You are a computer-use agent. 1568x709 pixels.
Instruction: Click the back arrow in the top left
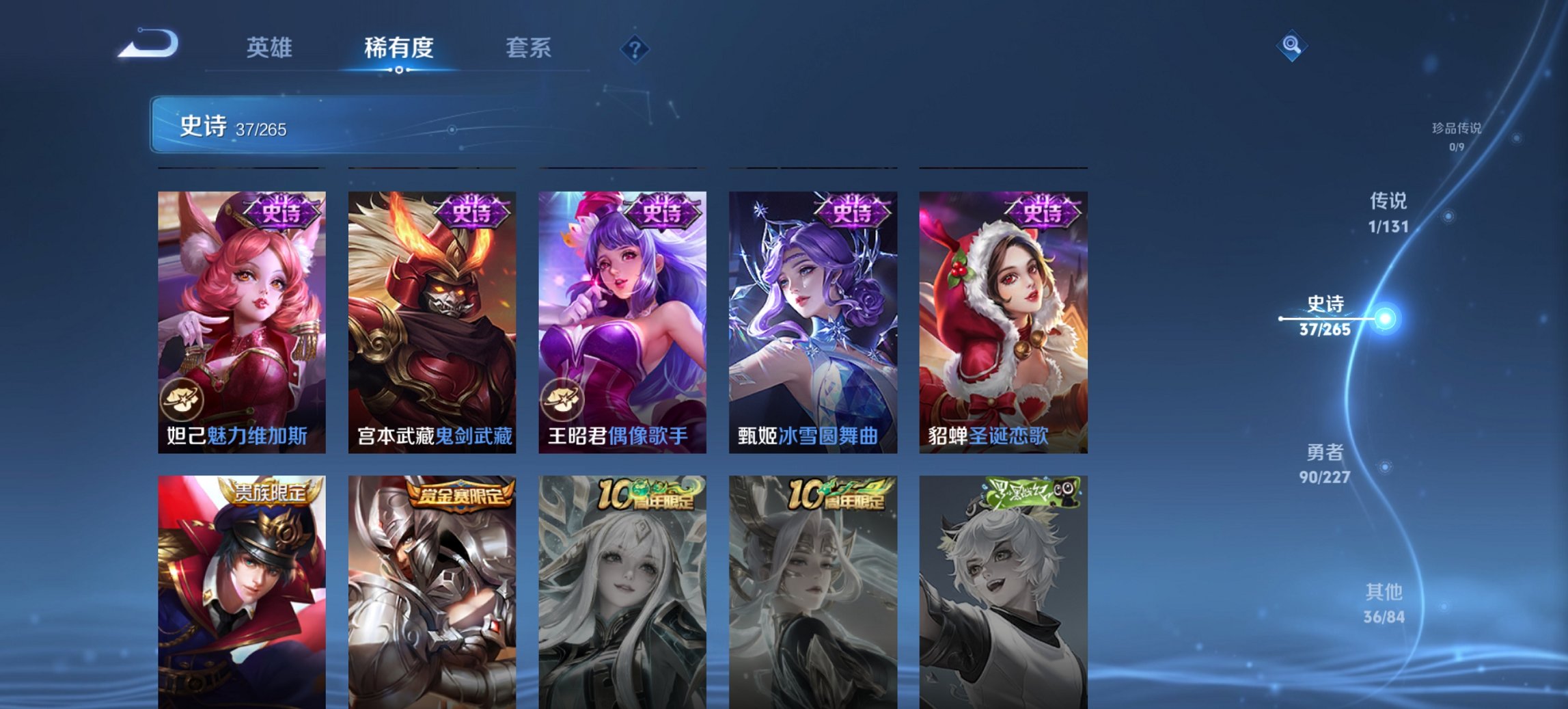tap(150, 44)
